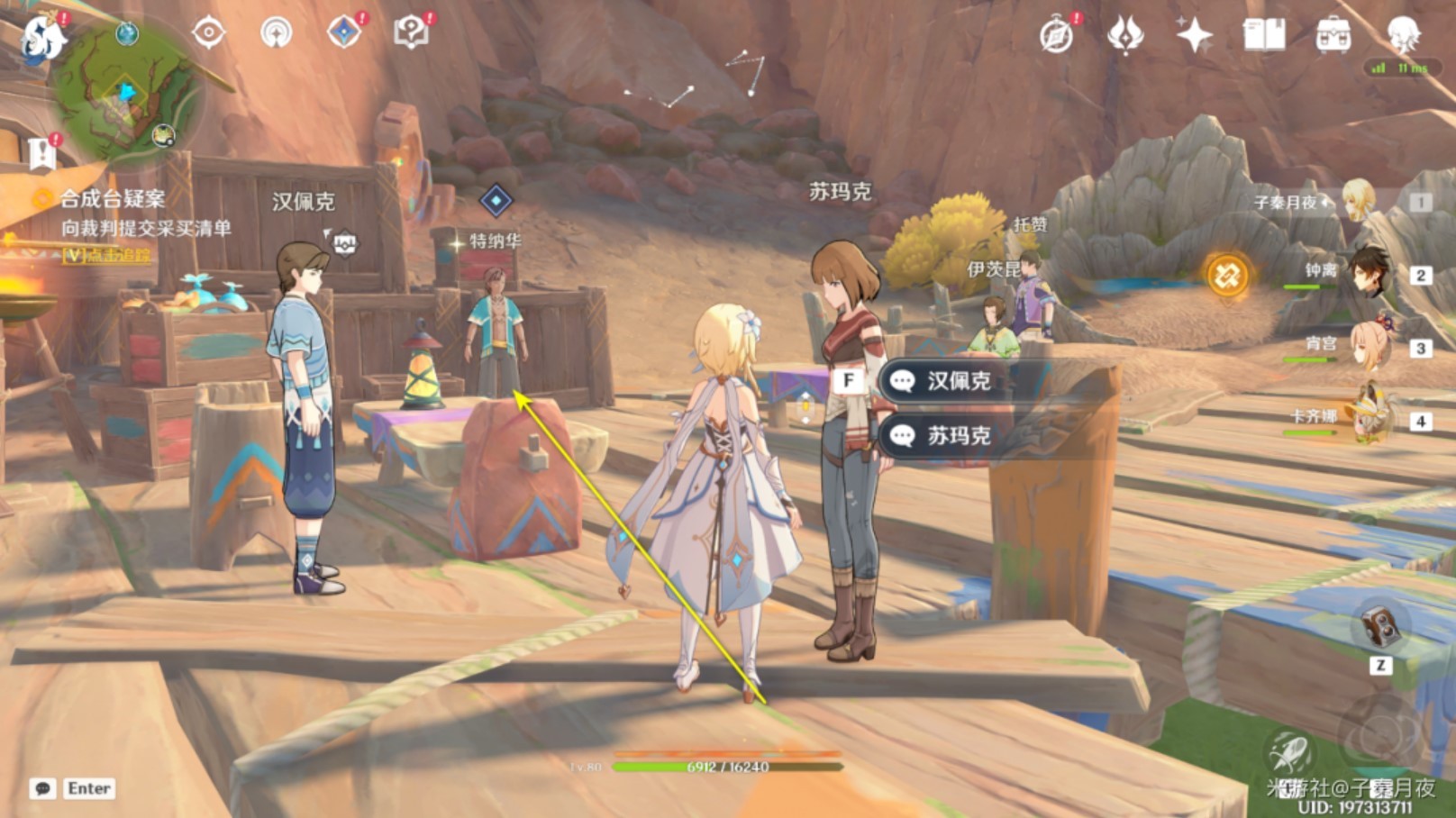Switch to party member 卡齐娜
1456x818 pixels.
click(x=1368, y=419)
